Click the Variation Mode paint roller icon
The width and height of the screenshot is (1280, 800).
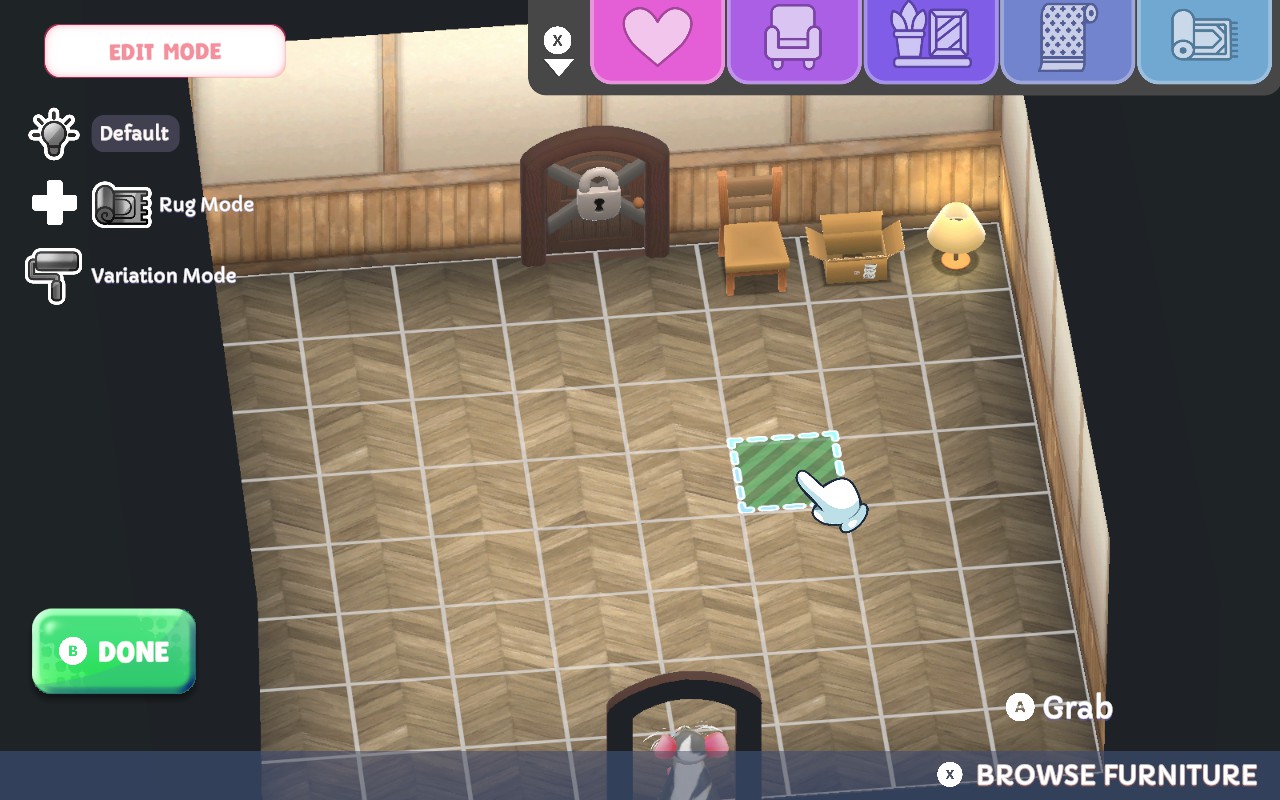(52, 275)
